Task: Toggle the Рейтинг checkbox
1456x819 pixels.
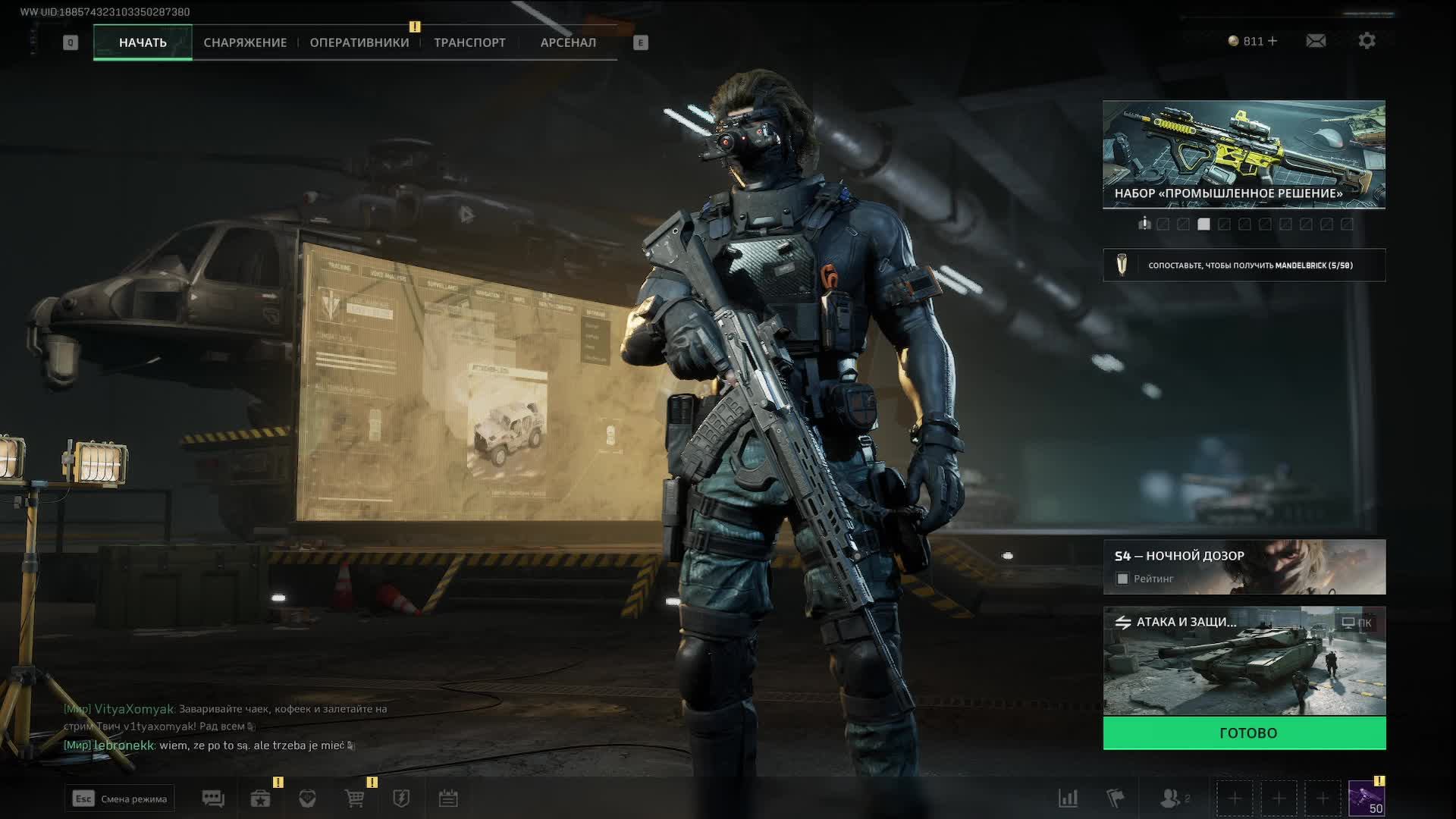Action: click(1122, 579)
